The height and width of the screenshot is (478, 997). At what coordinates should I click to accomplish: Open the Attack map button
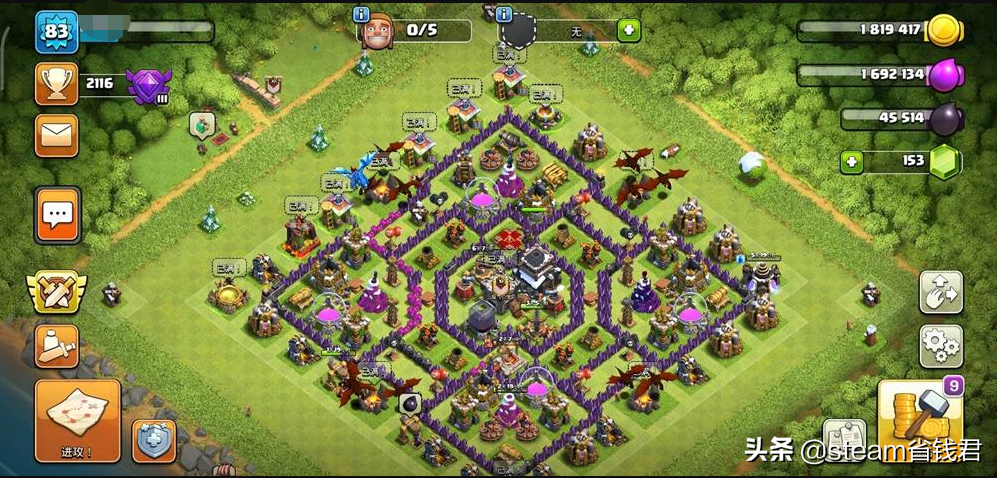click(77, 420)
